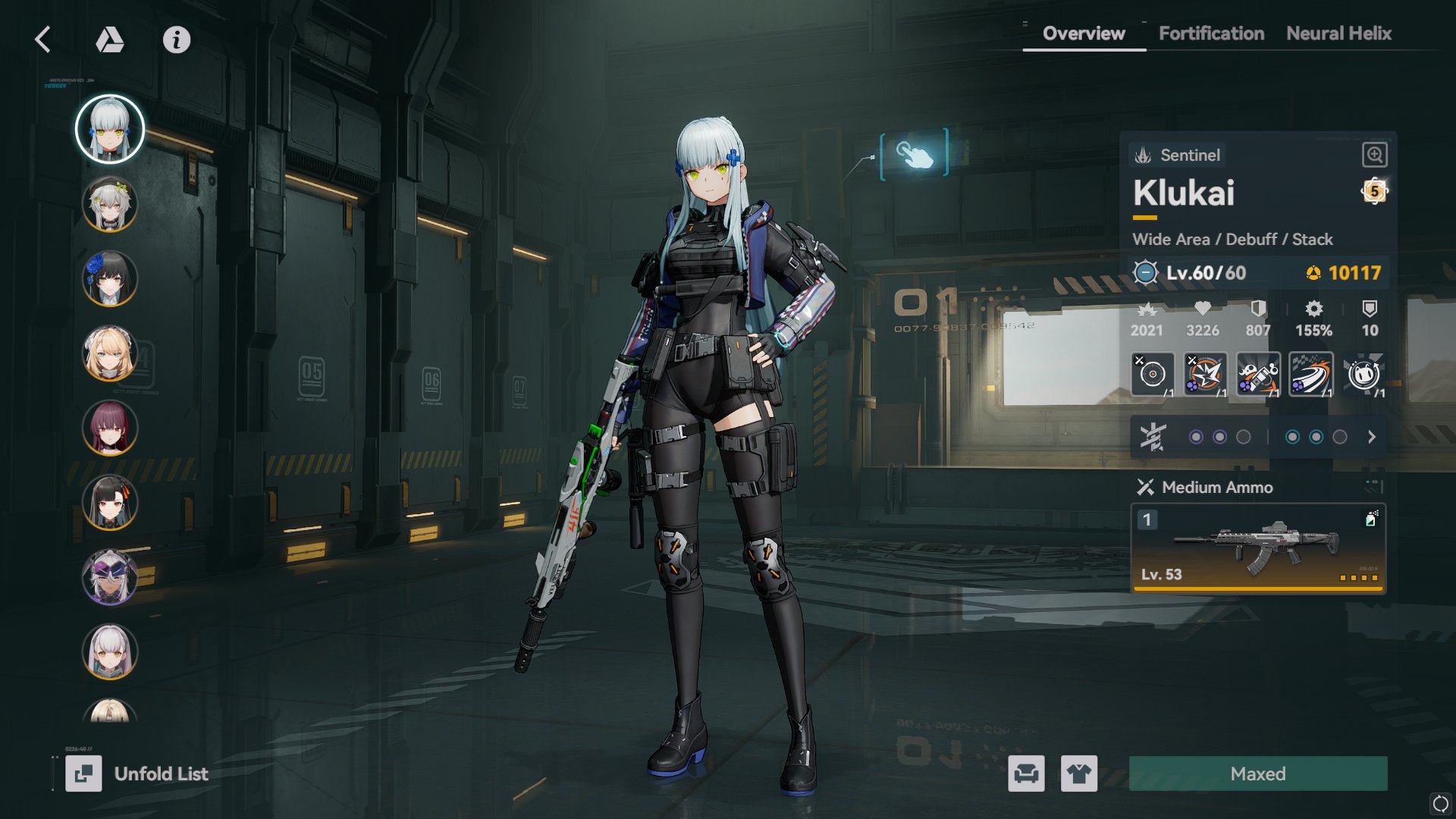Pick the blonde-haired character portrait
Image resolution: width=1456 pixels, height=819 pixels.
click(110, 353)
